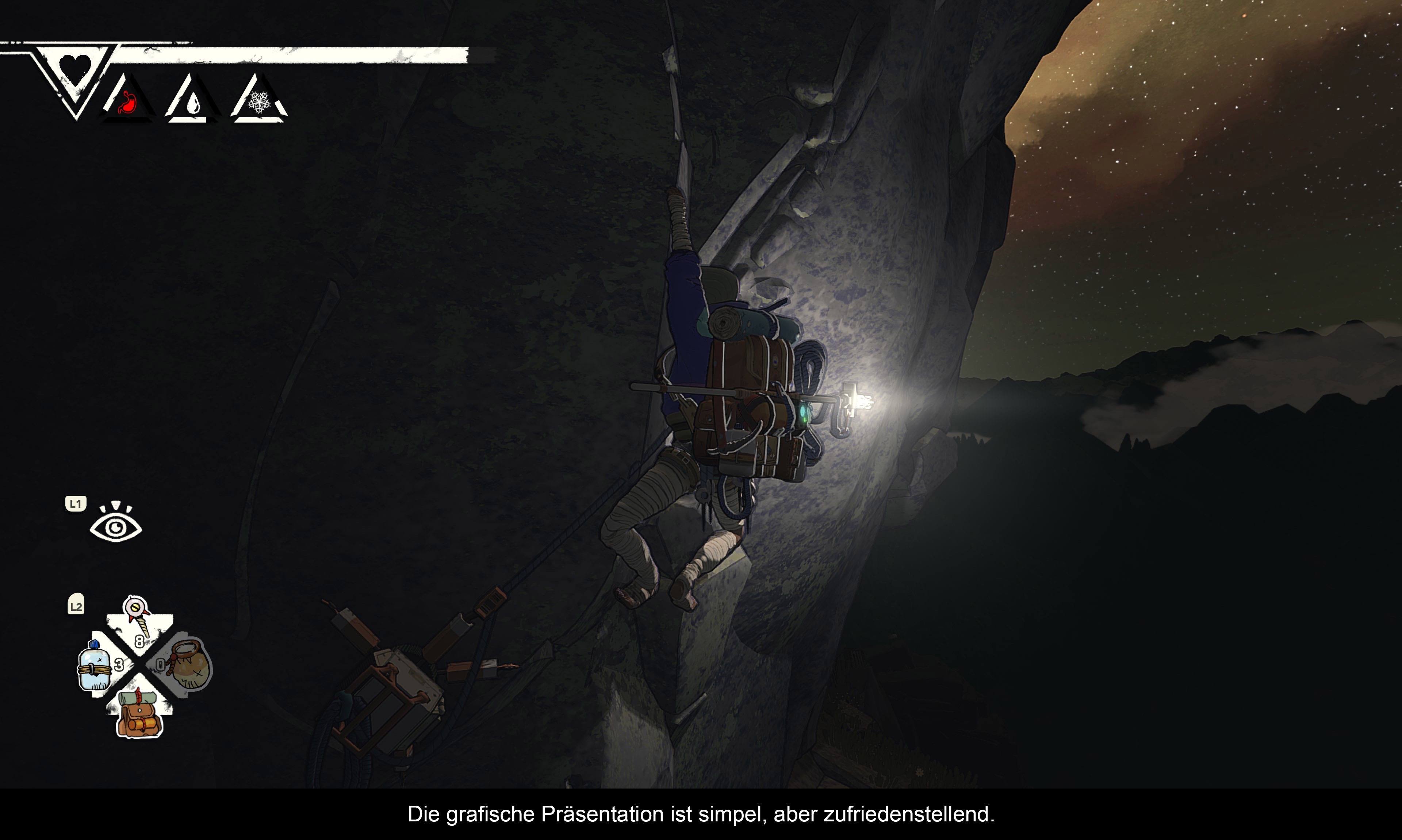Use the water bottle from the quick wheel

95,667
